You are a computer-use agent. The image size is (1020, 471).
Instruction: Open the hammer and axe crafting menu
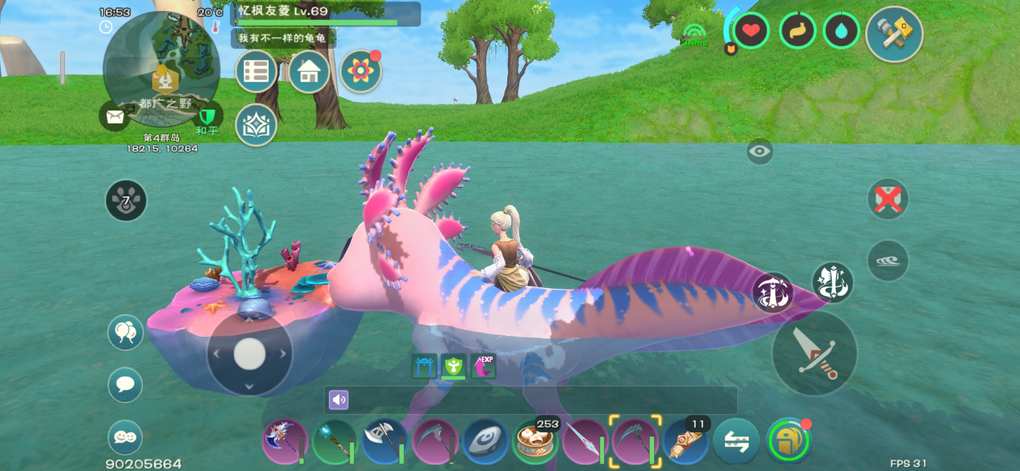pos(893,33)
